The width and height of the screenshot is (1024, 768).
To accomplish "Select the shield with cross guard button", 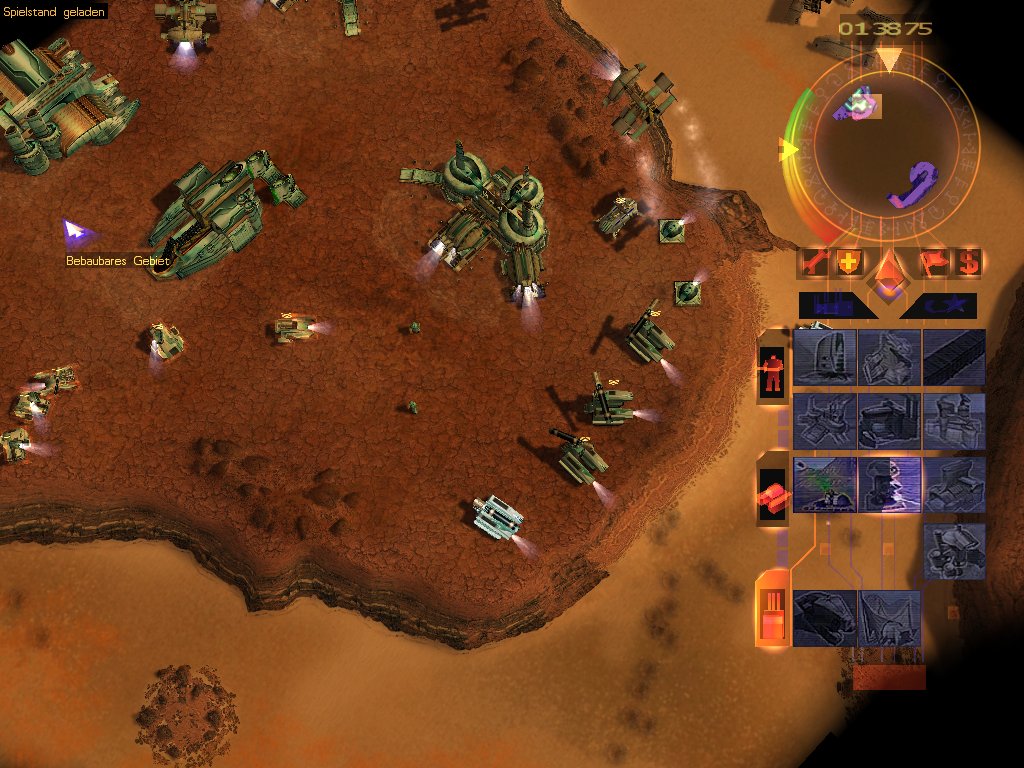I will click(848, 263).
